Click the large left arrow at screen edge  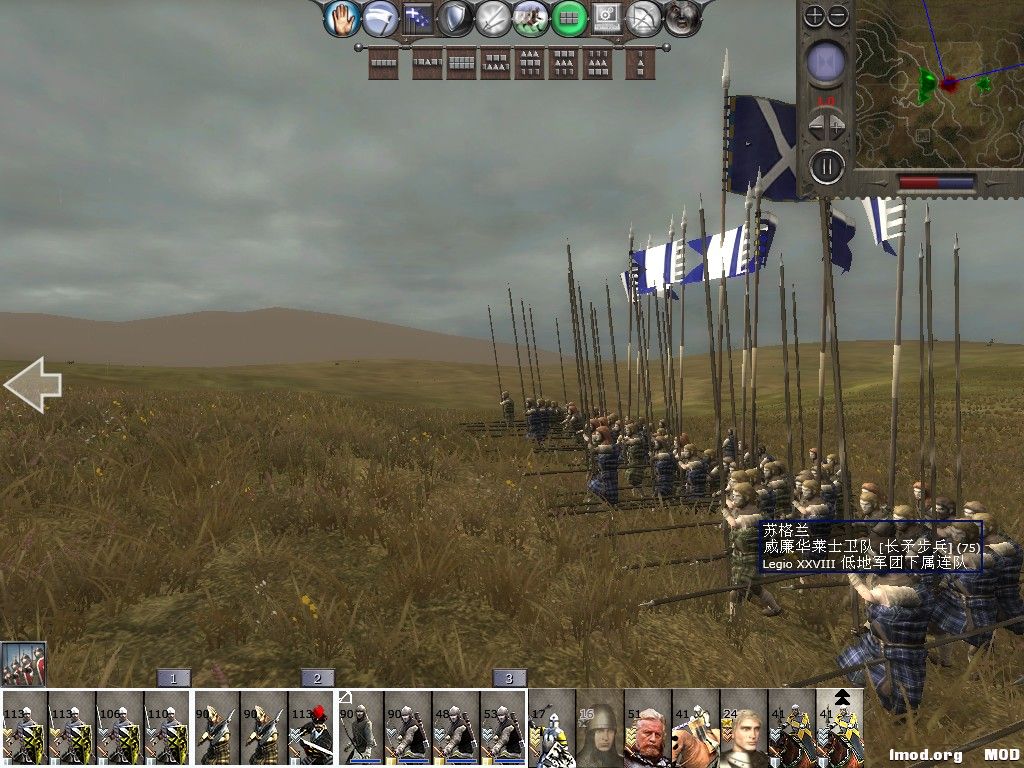(33, 385)
